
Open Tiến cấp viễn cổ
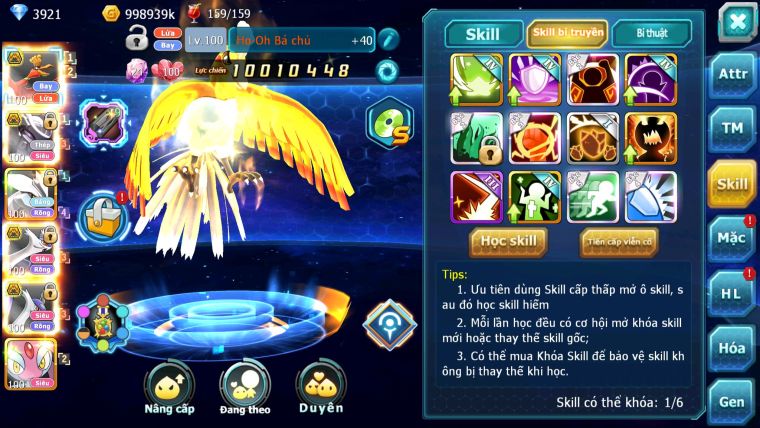click(x=618, y=241)
